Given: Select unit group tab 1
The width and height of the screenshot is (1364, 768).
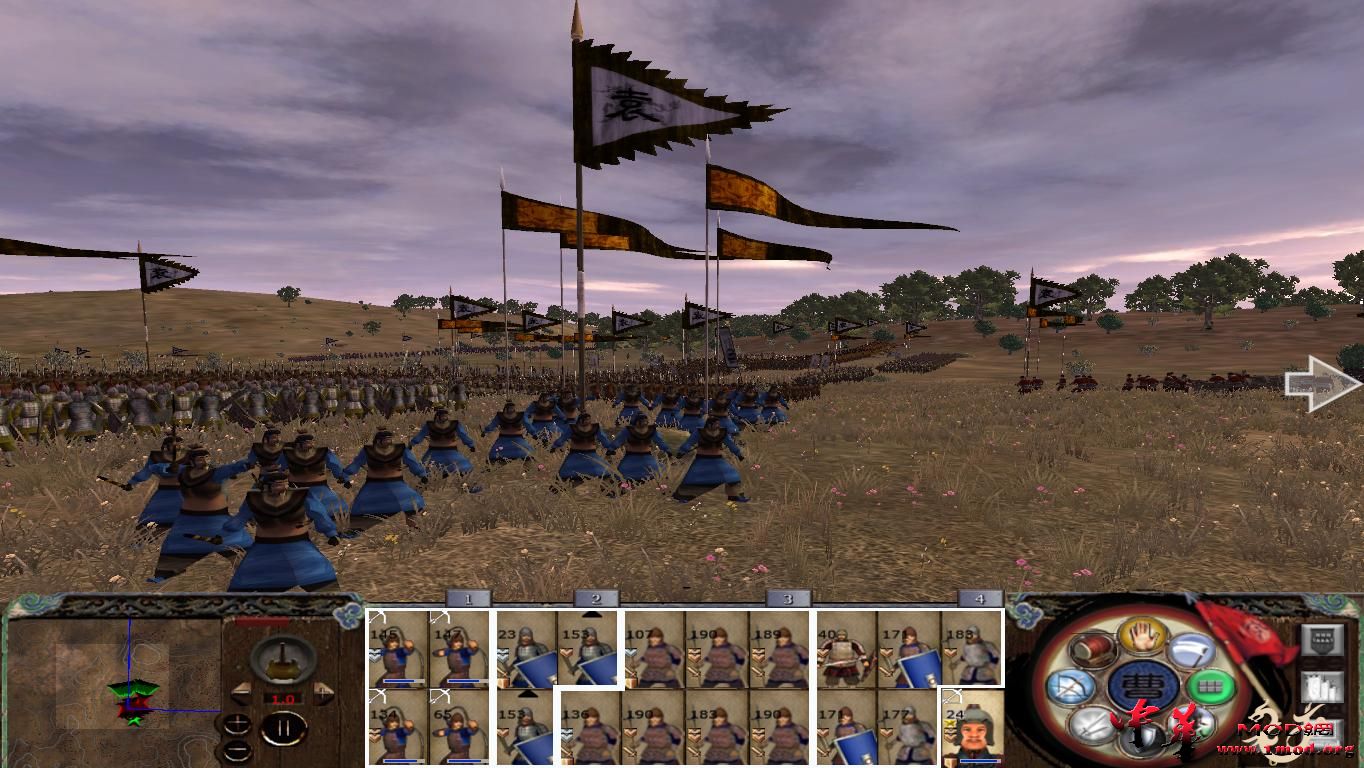Looking at the screenshot, I should [x=467, y=598].
